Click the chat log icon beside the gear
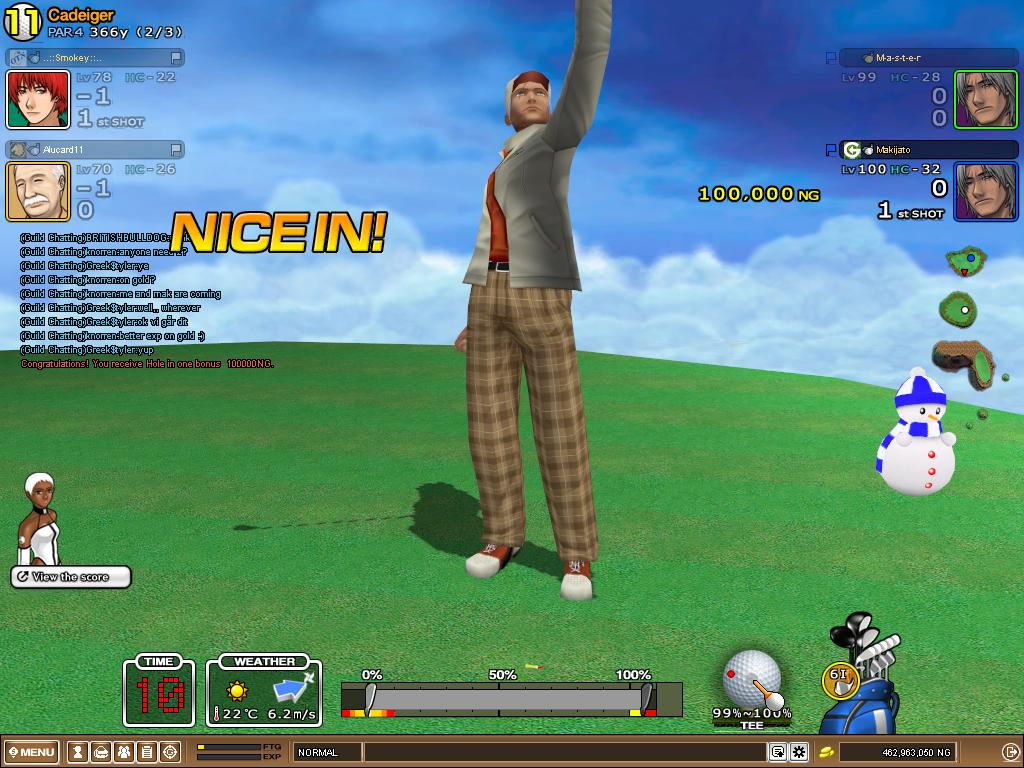 click(778, 752)
